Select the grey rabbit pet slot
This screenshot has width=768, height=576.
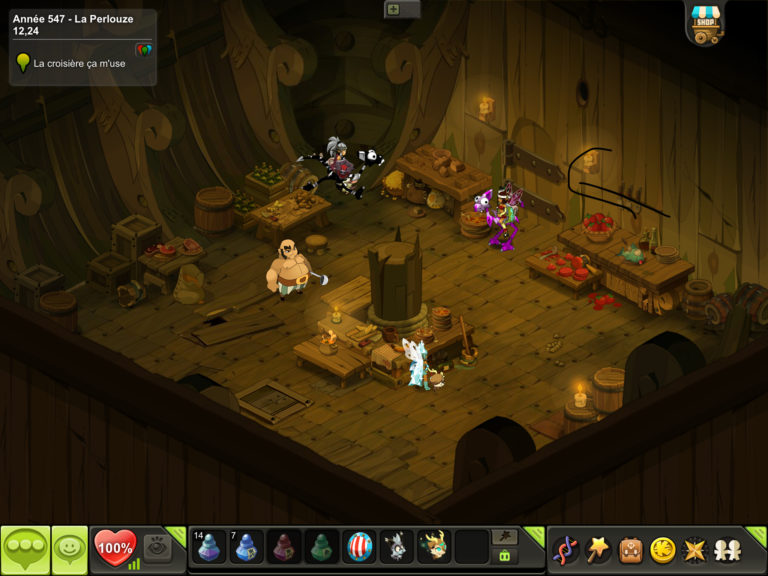(x=396, y=547)
